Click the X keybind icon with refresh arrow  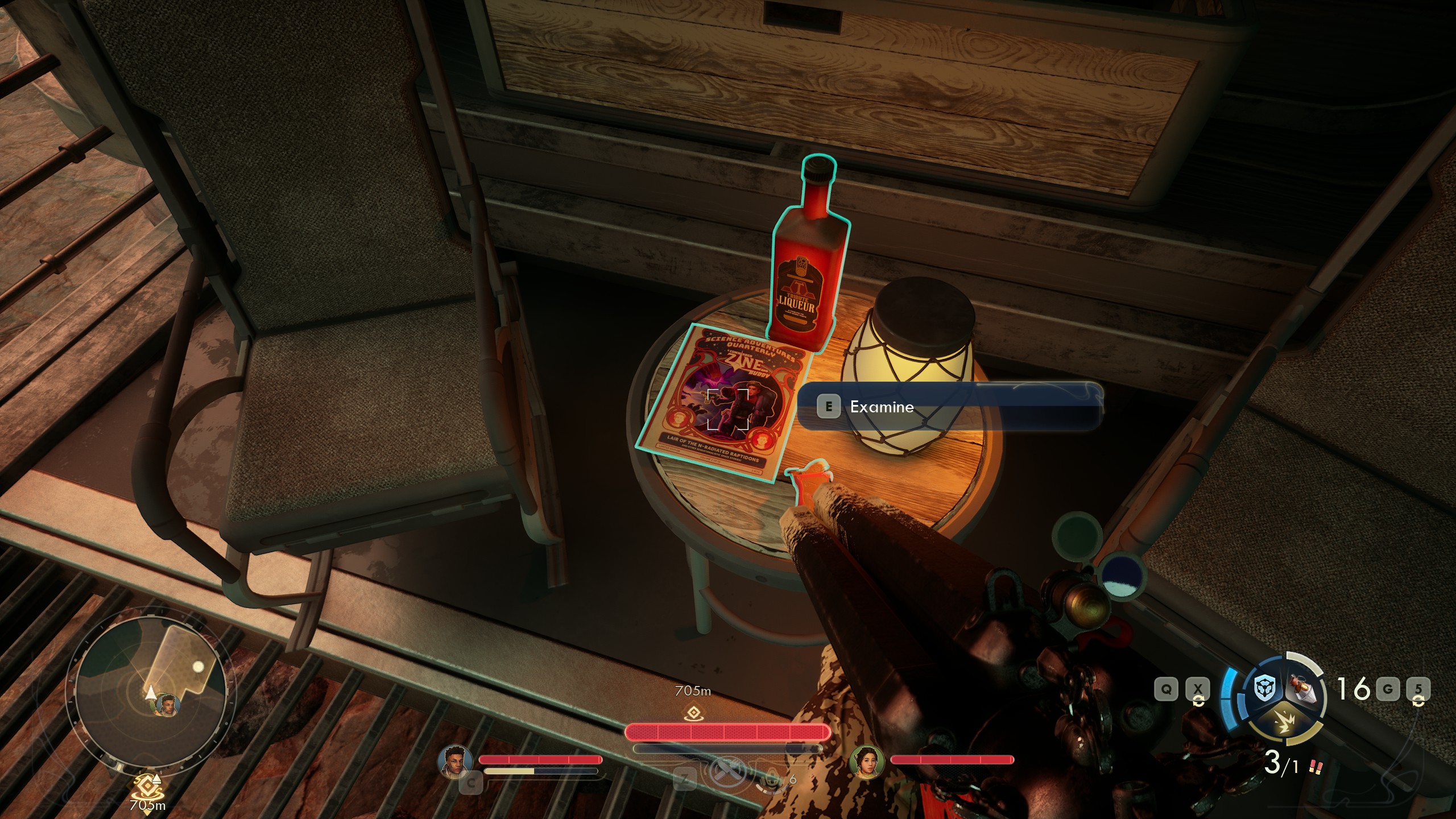(x=1198, y=688)
